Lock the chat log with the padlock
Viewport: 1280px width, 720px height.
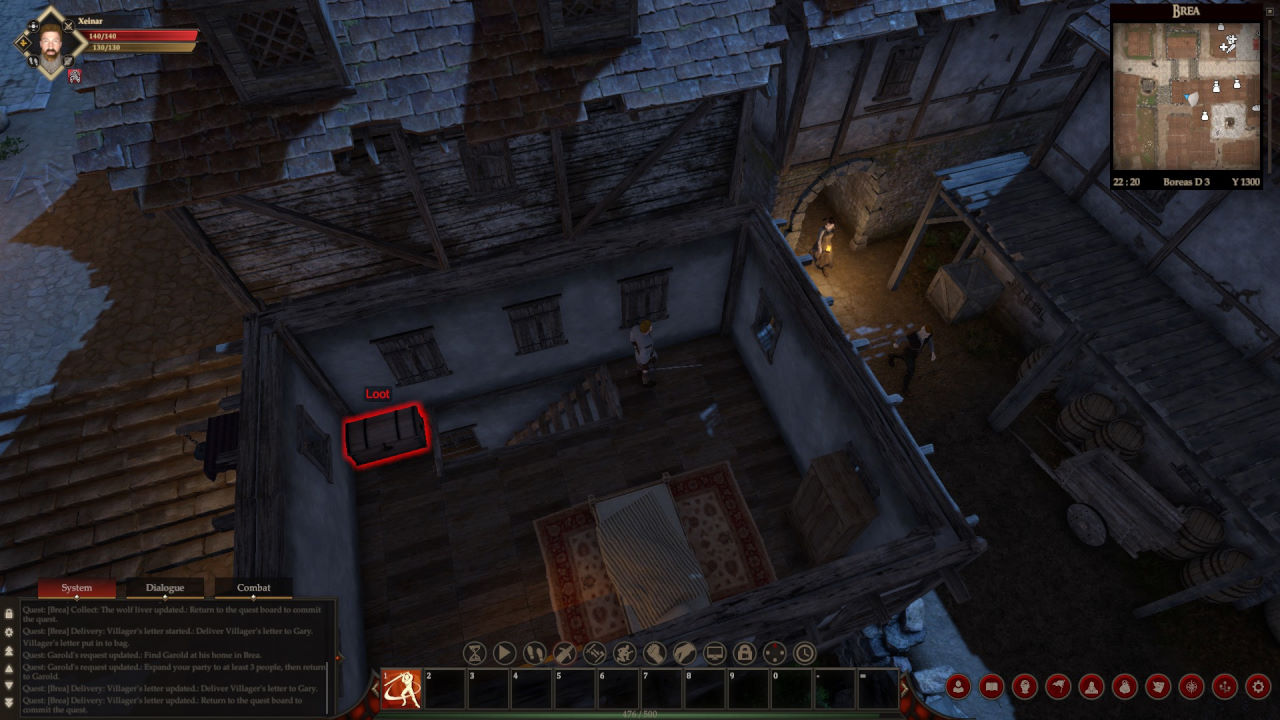tap(9, 614)
